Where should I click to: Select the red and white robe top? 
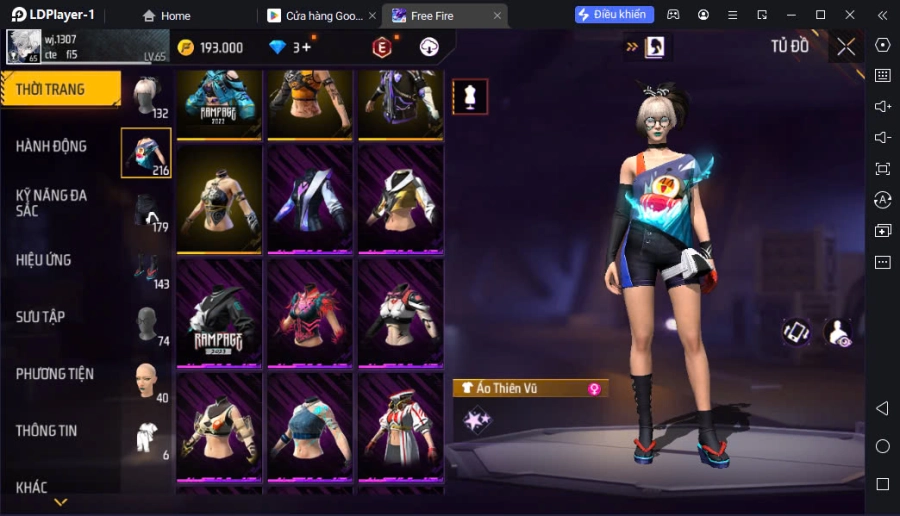(x=400, y=427)
